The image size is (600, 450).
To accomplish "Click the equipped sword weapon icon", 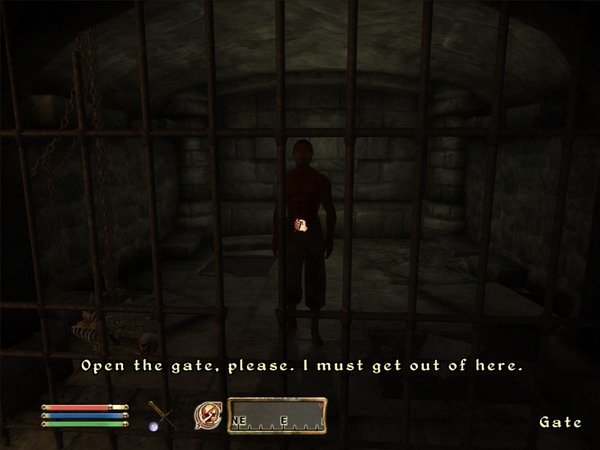I will (161, 414).
